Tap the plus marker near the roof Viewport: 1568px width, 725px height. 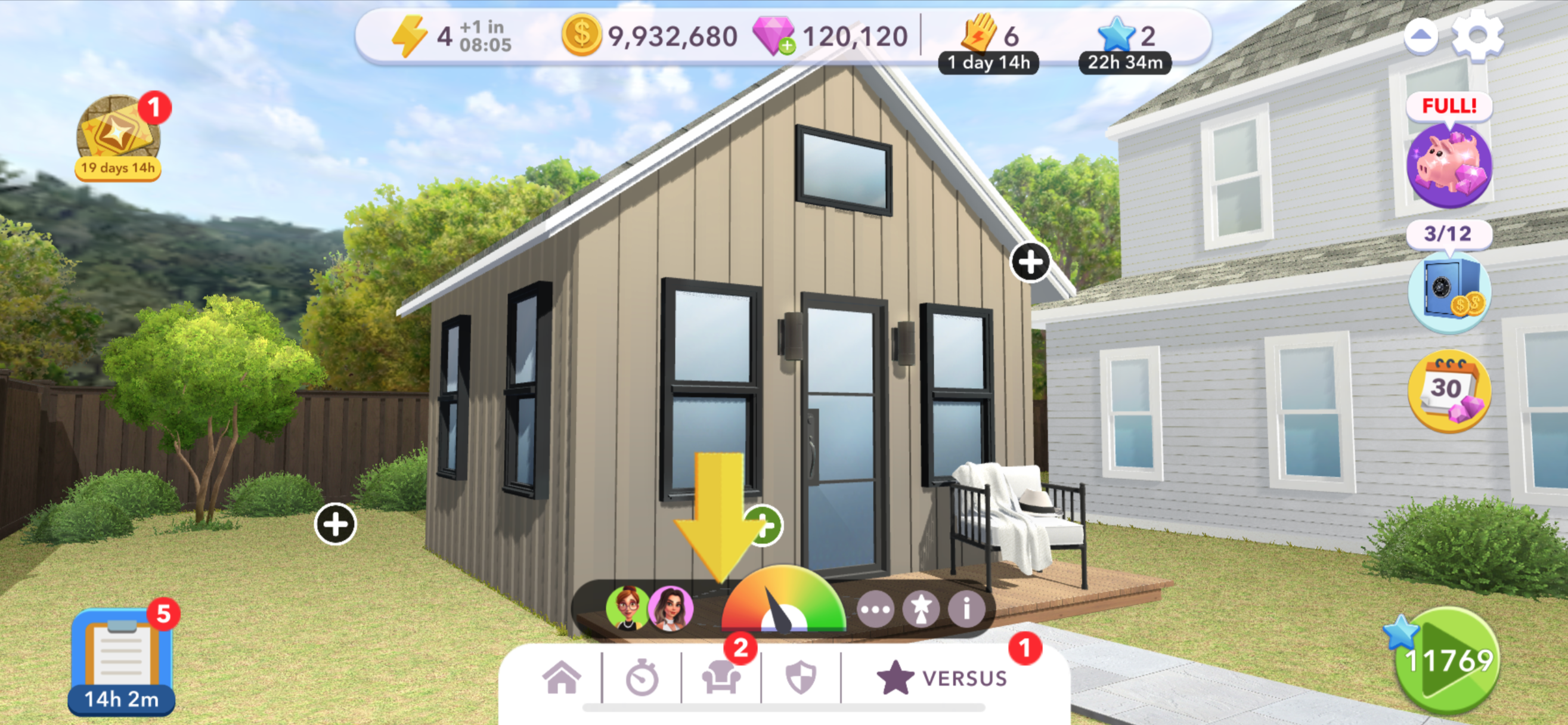tap(1030, 263)
